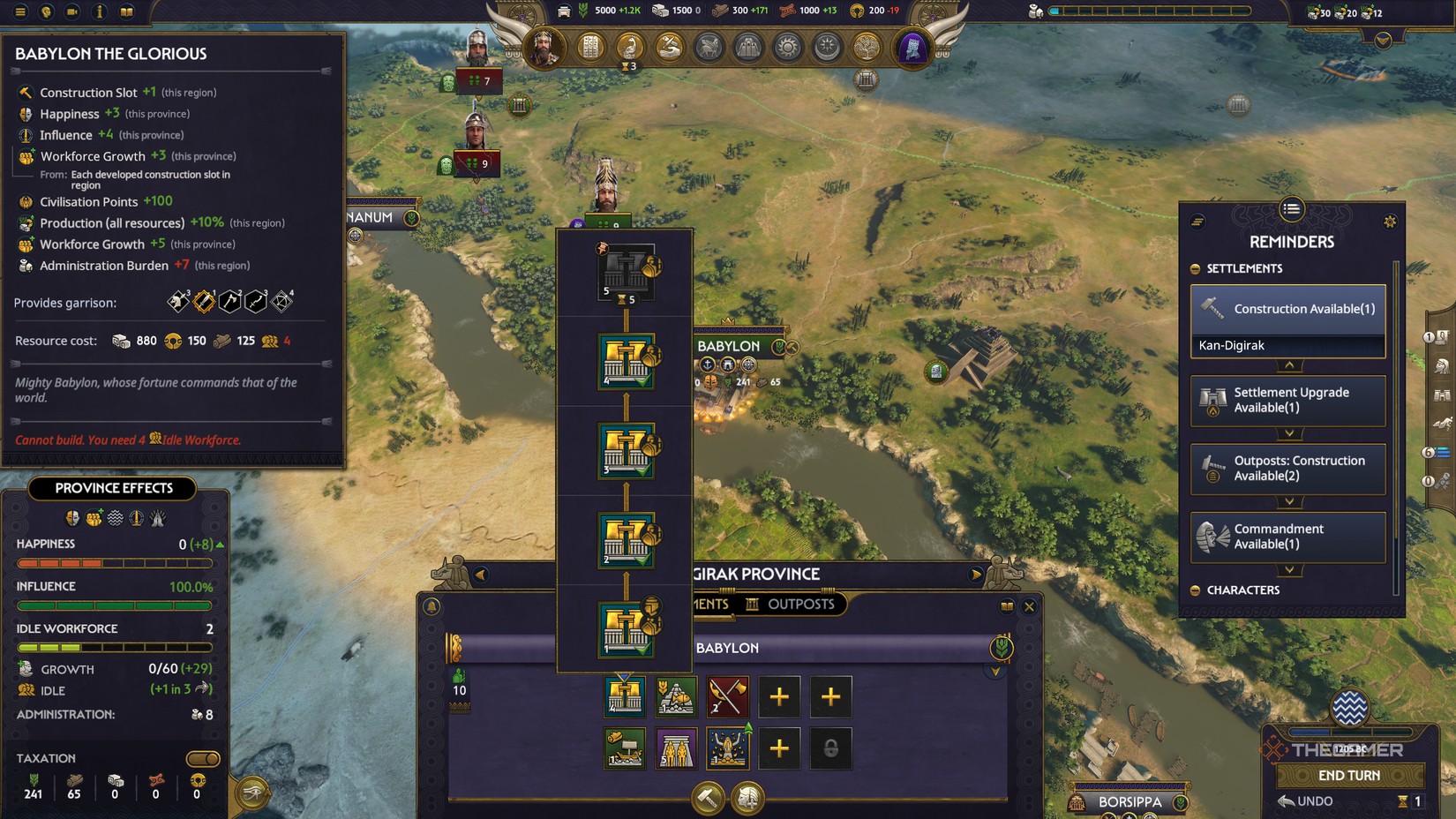The image size is (1456, 819).
Task: Open the reminders list icon
Action: pyautogui.click(x=1291, y=209)
